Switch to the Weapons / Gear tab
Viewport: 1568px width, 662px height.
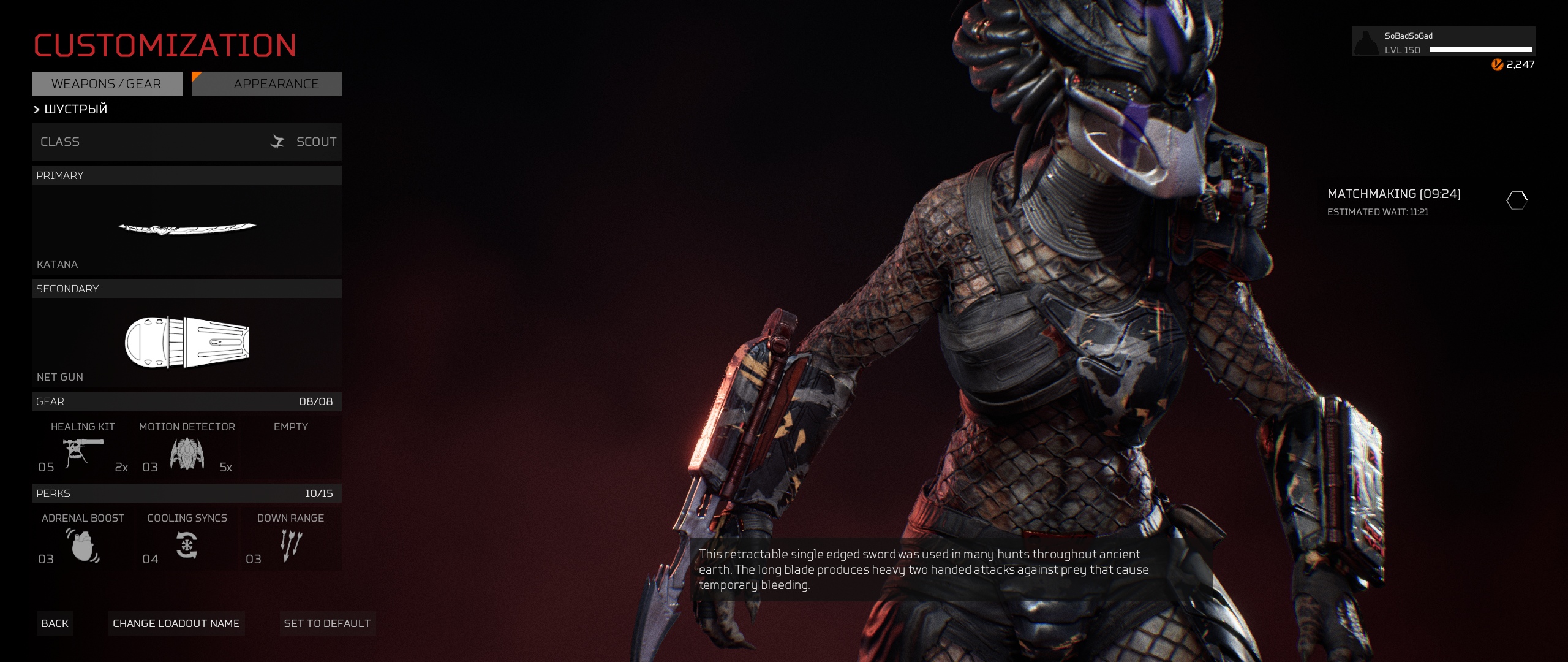107,84
